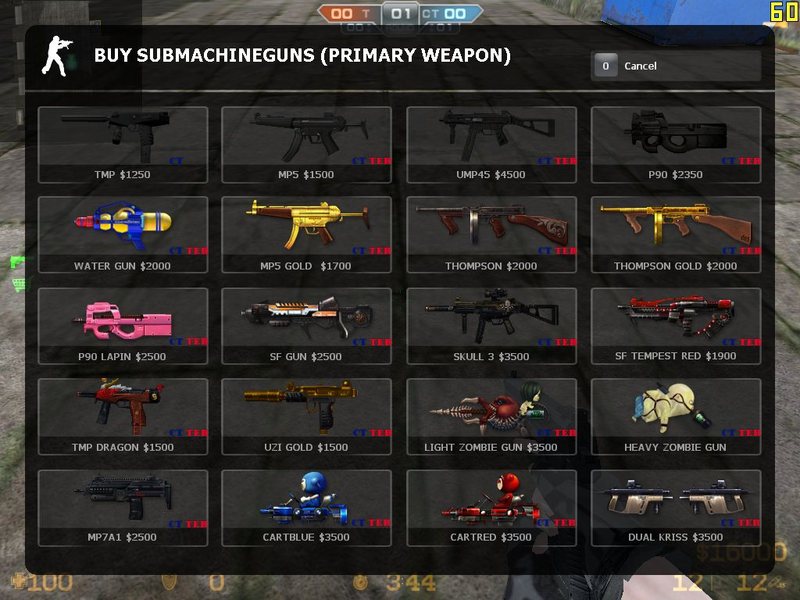Select the Cartblue weapon
This screenshot has height=600, width=800.
click(307, 508)
